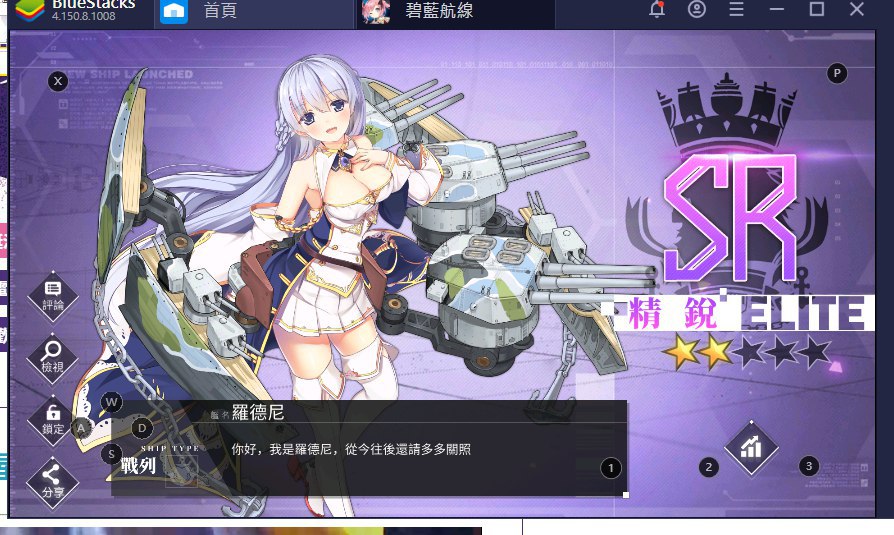Screen dimensions: 894x535
Task: Open the BlueStacks hamburger menu
Action: [x=737, y=10]
